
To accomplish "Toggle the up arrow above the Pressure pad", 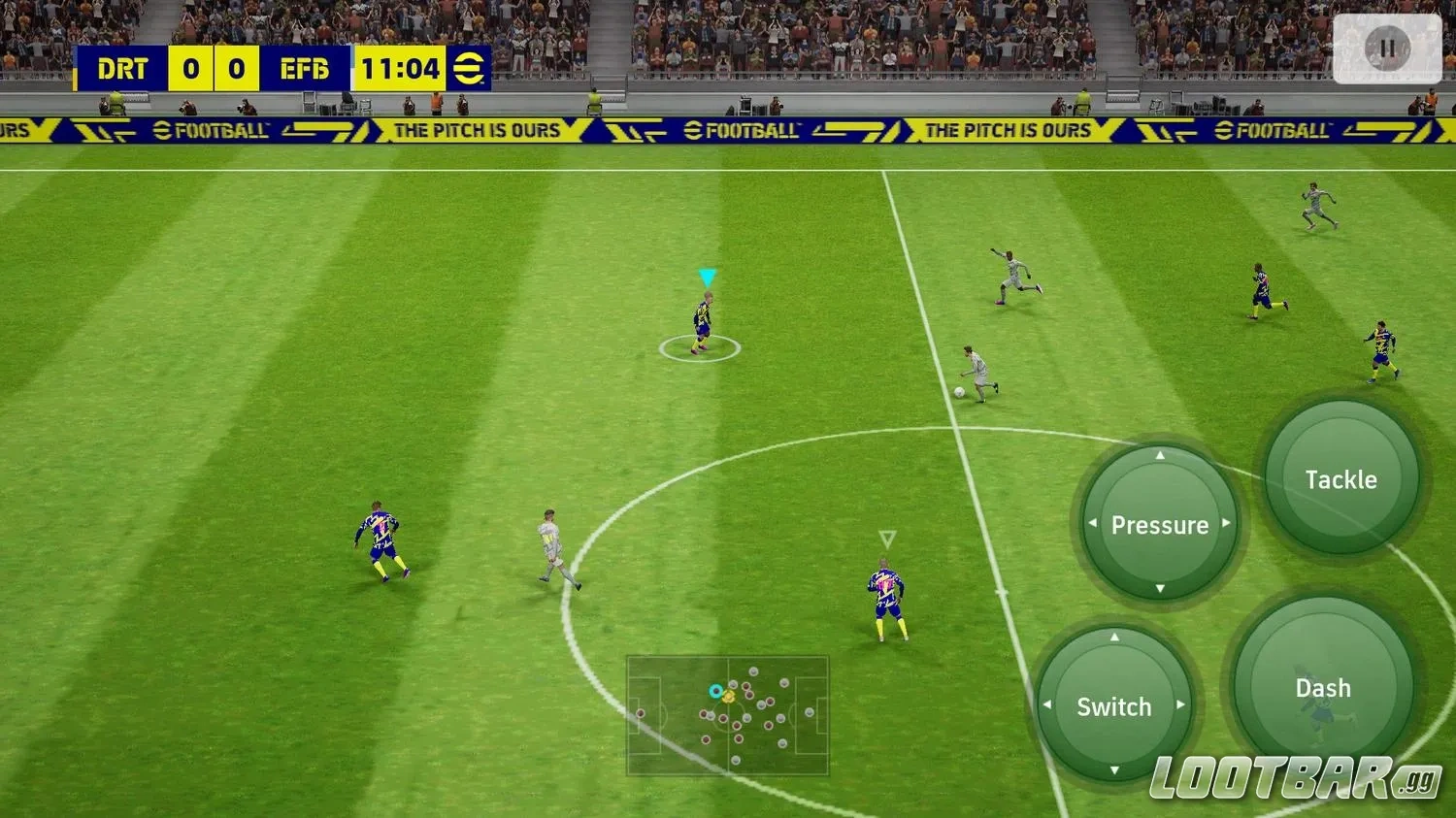I will [x=1158, y=456].
